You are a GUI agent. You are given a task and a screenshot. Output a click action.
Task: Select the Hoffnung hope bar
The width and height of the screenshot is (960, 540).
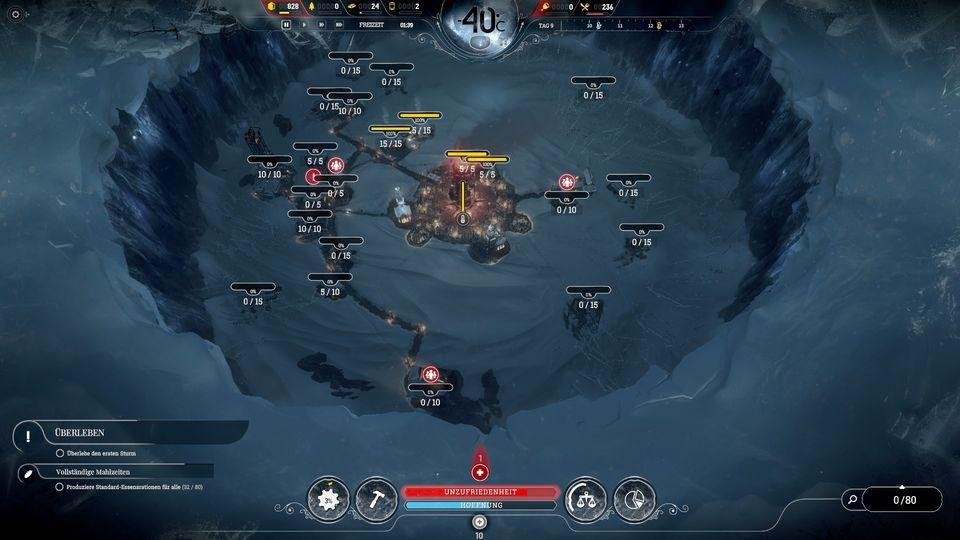(480, 506)
